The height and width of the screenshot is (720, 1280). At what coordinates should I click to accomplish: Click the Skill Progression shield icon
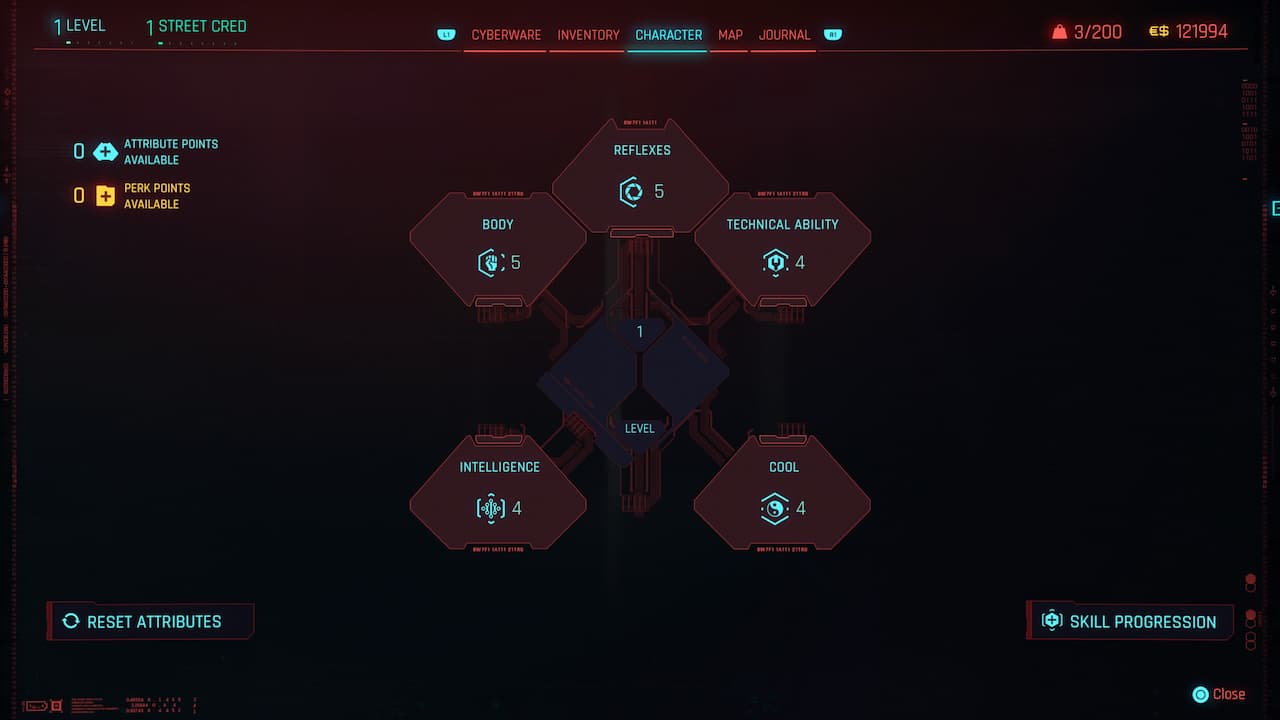click(x=1052, y=620)
